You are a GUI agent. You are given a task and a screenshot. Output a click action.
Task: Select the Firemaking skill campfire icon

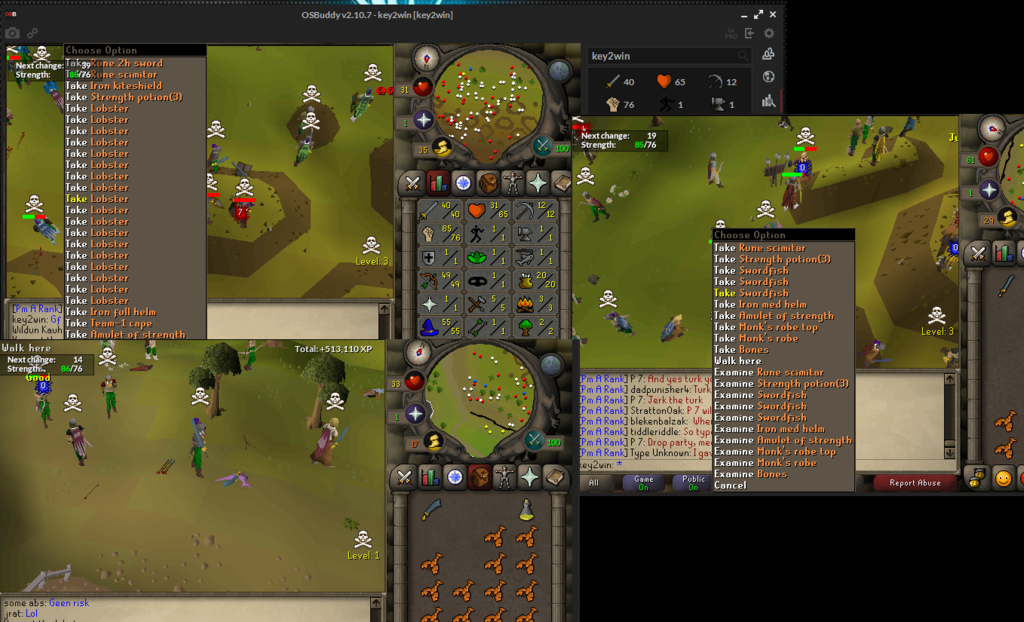(525, 303)
